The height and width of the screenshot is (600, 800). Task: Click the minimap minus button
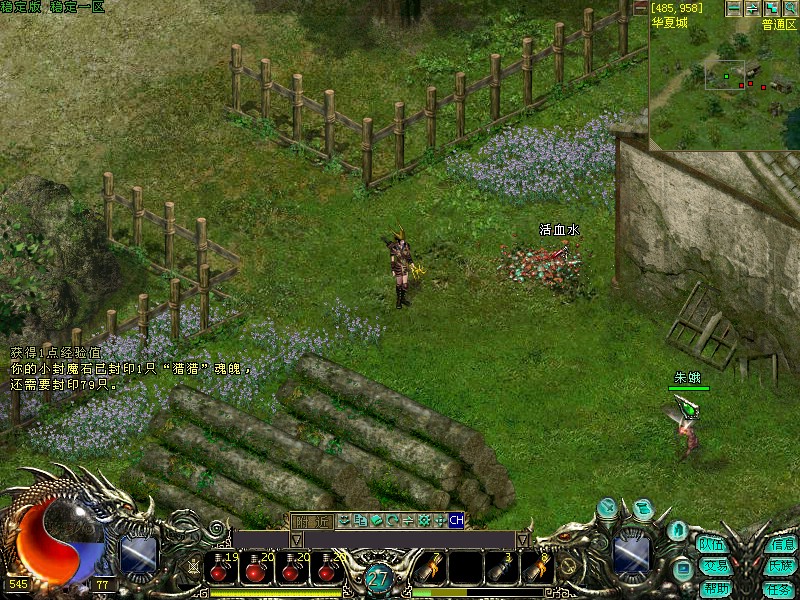click(735, 8)
